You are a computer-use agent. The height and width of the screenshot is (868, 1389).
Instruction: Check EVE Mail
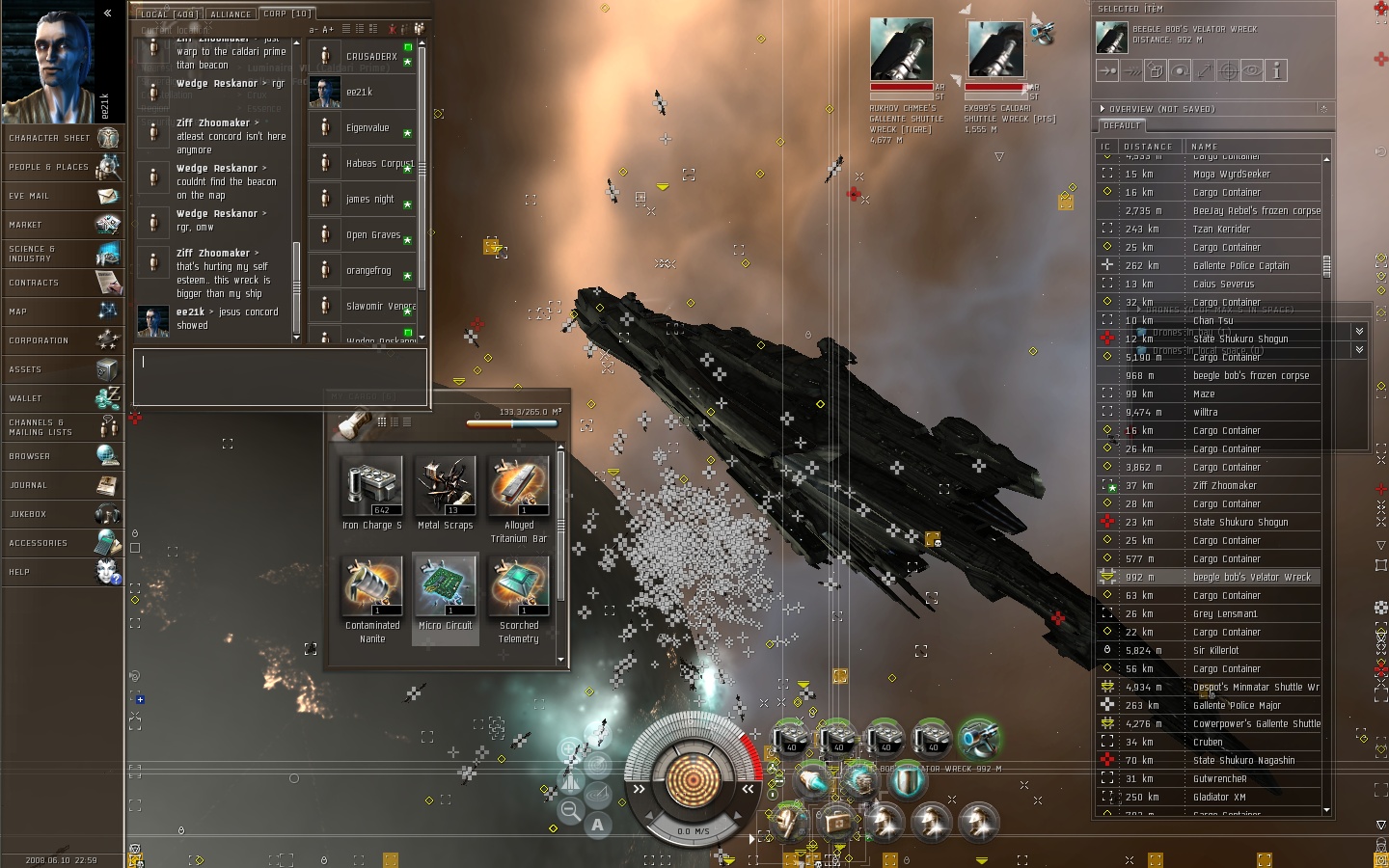[62, 196]
